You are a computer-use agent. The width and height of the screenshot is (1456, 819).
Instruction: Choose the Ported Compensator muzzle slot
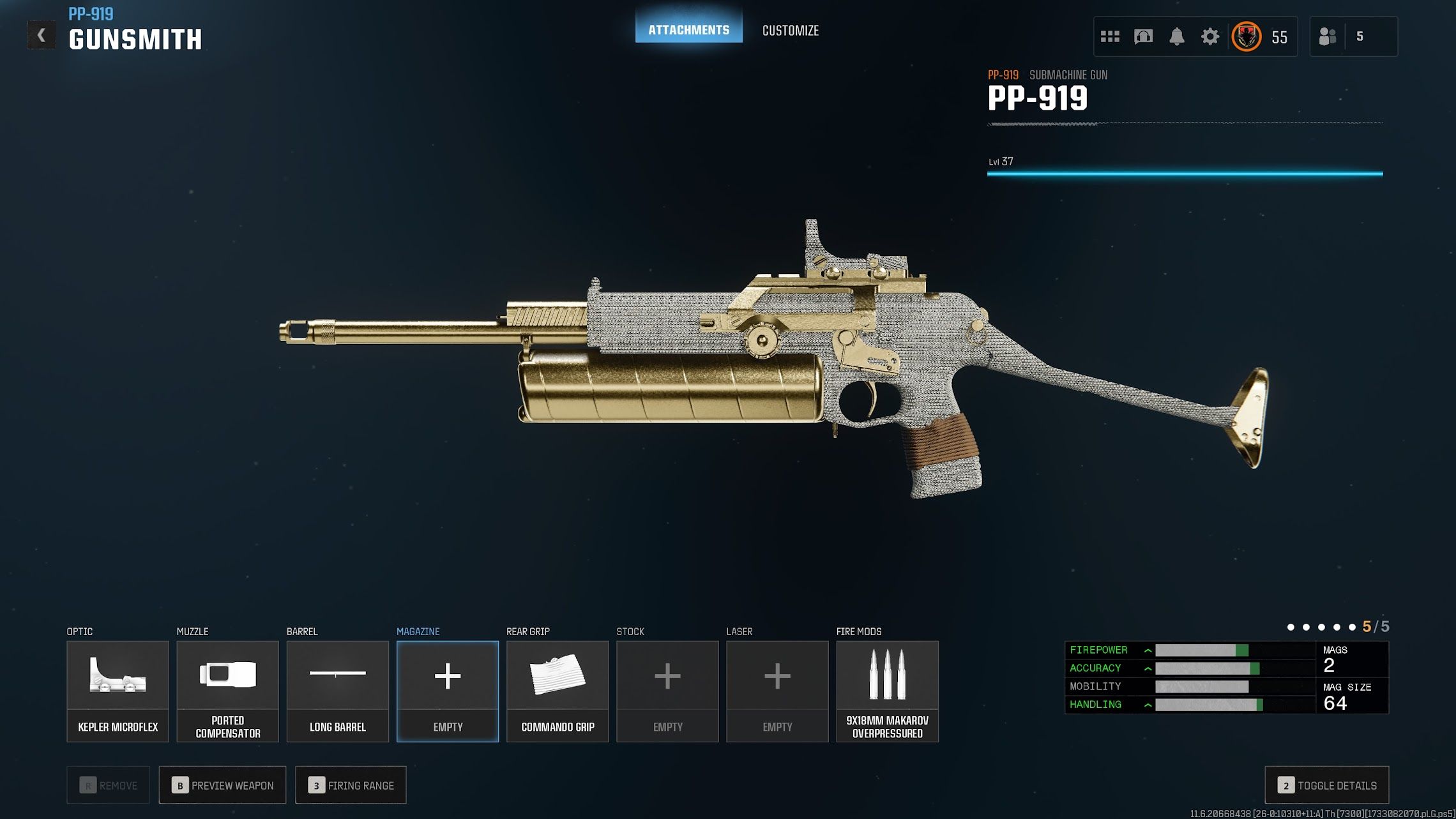[227, 691]
